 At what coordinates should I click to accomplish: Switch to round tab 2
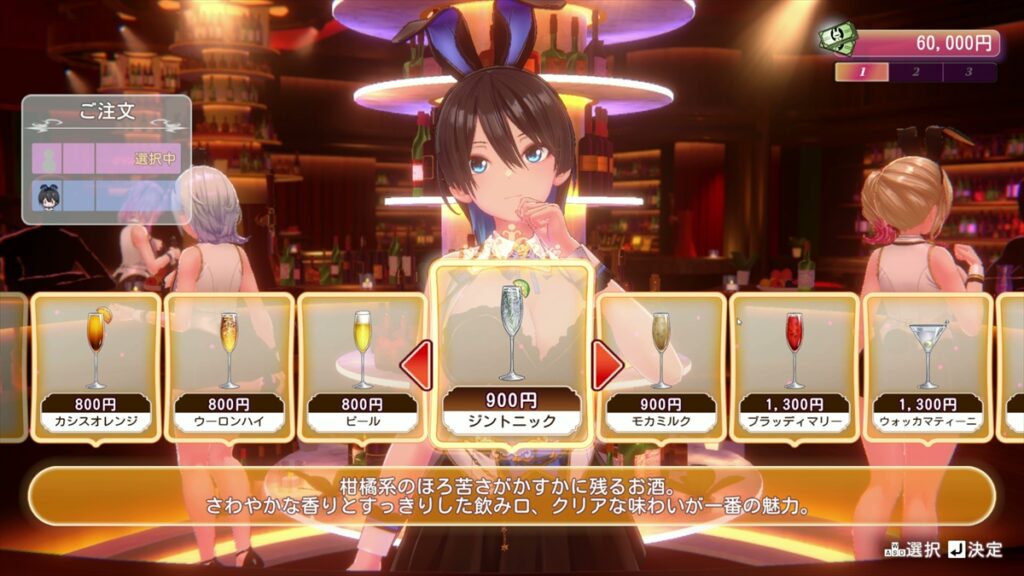[916, 72]
